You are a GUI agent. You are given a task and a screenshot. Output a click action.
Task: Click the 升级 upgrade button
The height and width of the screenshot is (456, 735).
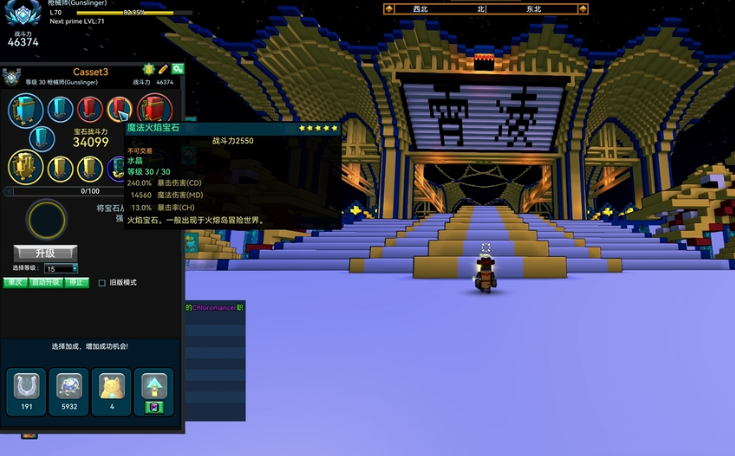(x=45, y=253)
